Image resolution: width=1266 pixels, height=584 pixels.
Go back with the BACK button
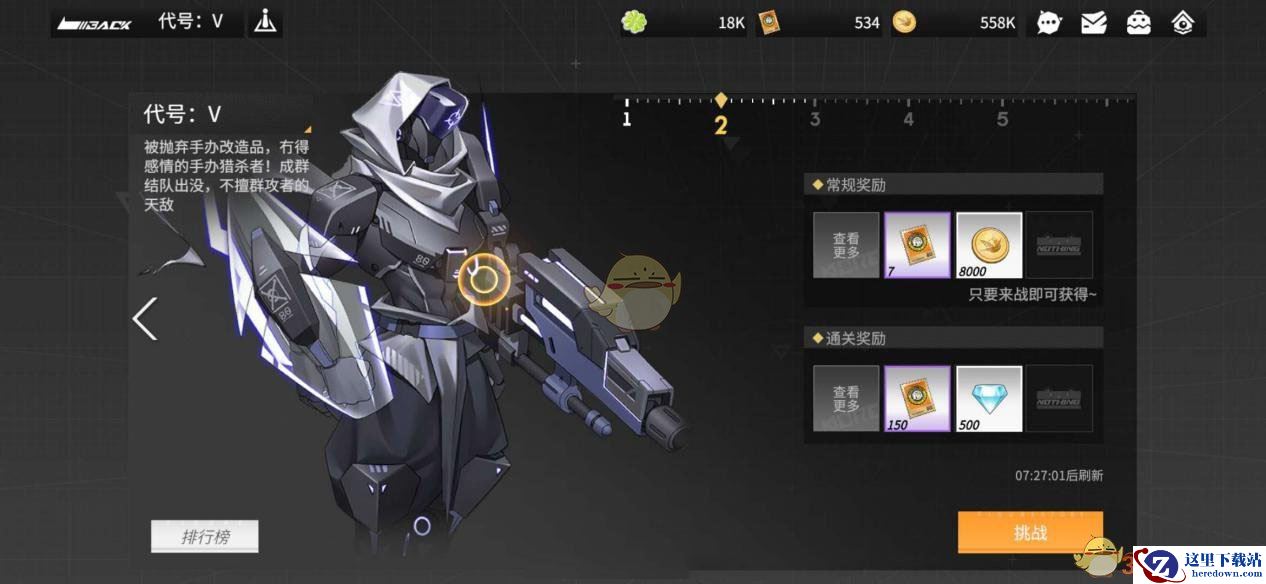click(95, 22)
